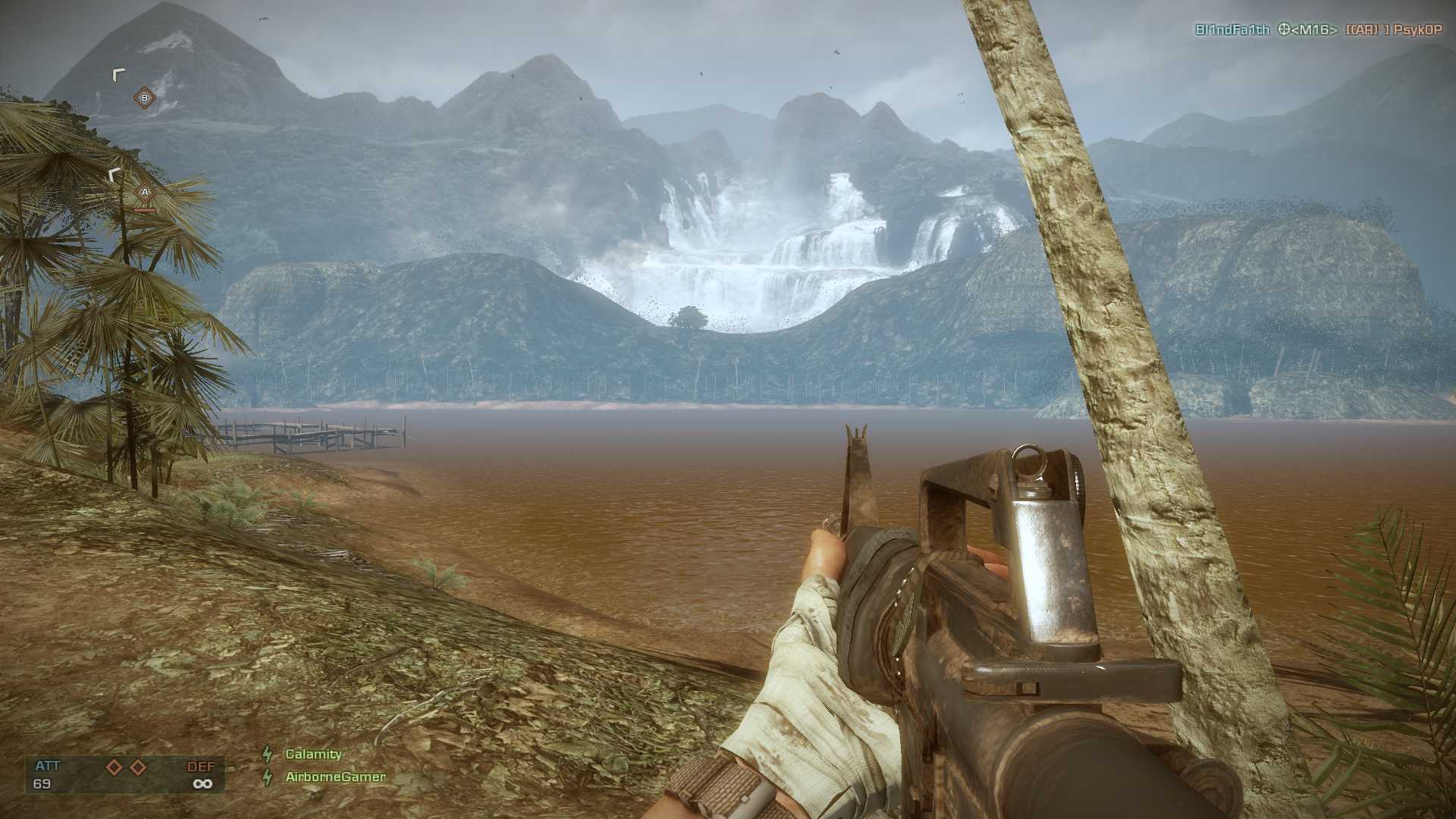
Task: Click the ATT/DEF ticket panel
Action: pos(125,774)
